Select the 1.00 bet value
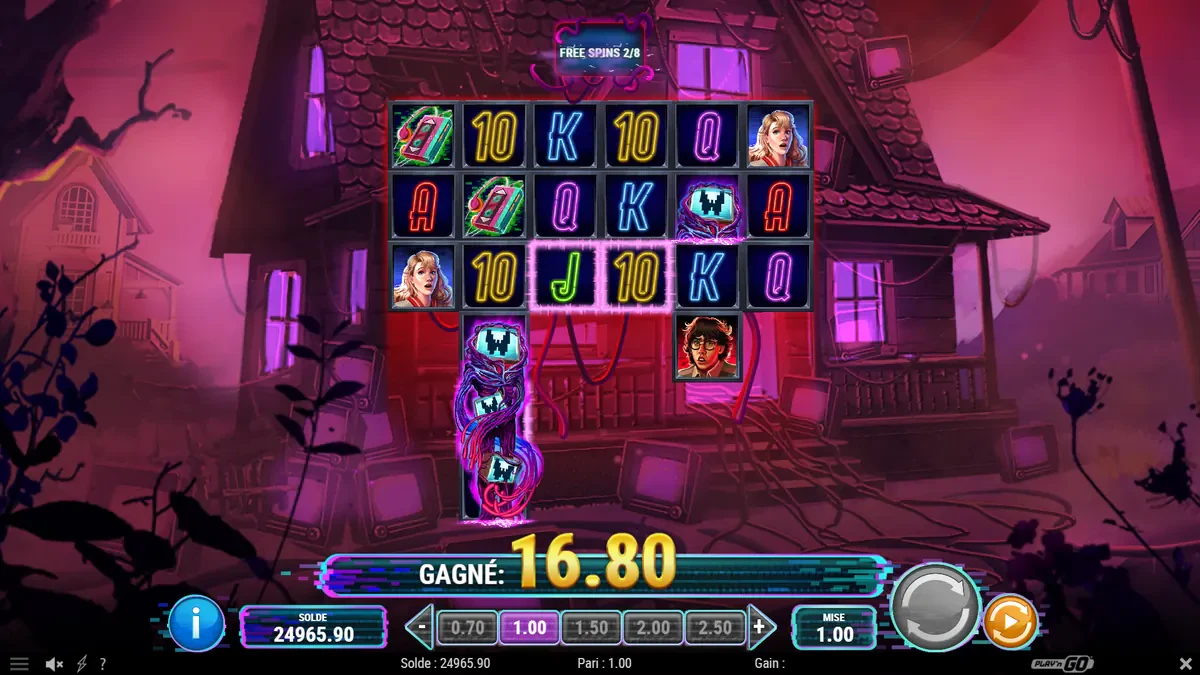Viewport: 1200px width, 675px height. point(529,628)
